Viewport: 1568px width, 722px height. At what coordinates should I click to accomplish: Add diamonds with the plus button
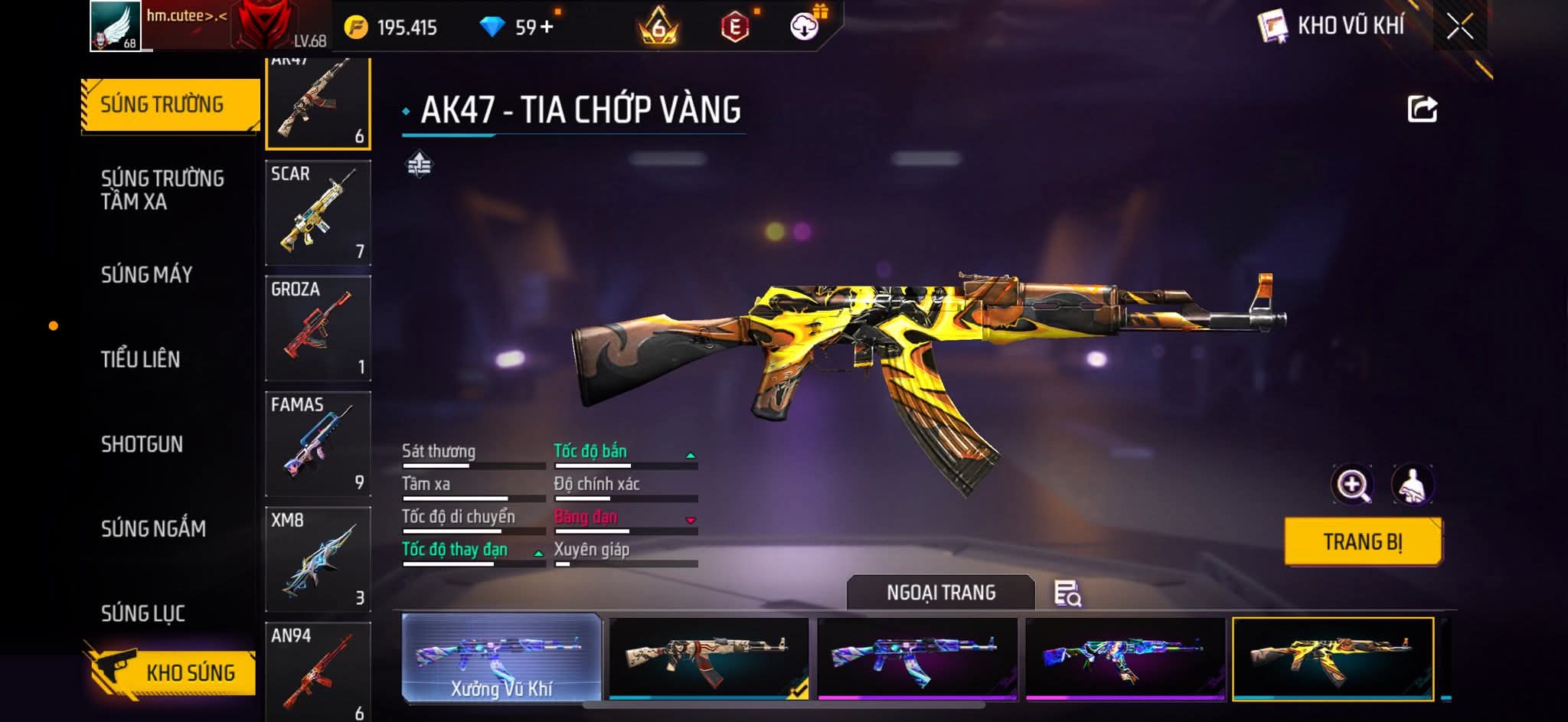click(x=546, y=28)
